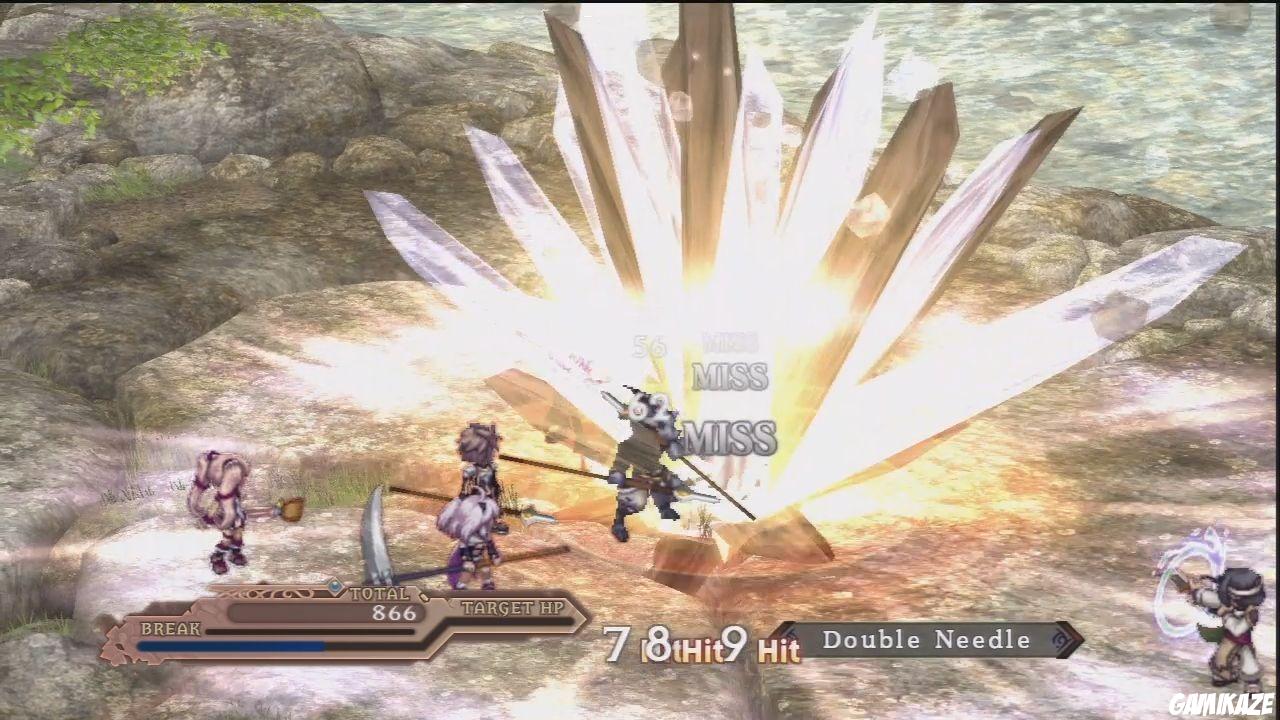The height and width of the screenshot is (720, 1280).
Task: Select the TARGET HP tab label
Action: (512, 607)
